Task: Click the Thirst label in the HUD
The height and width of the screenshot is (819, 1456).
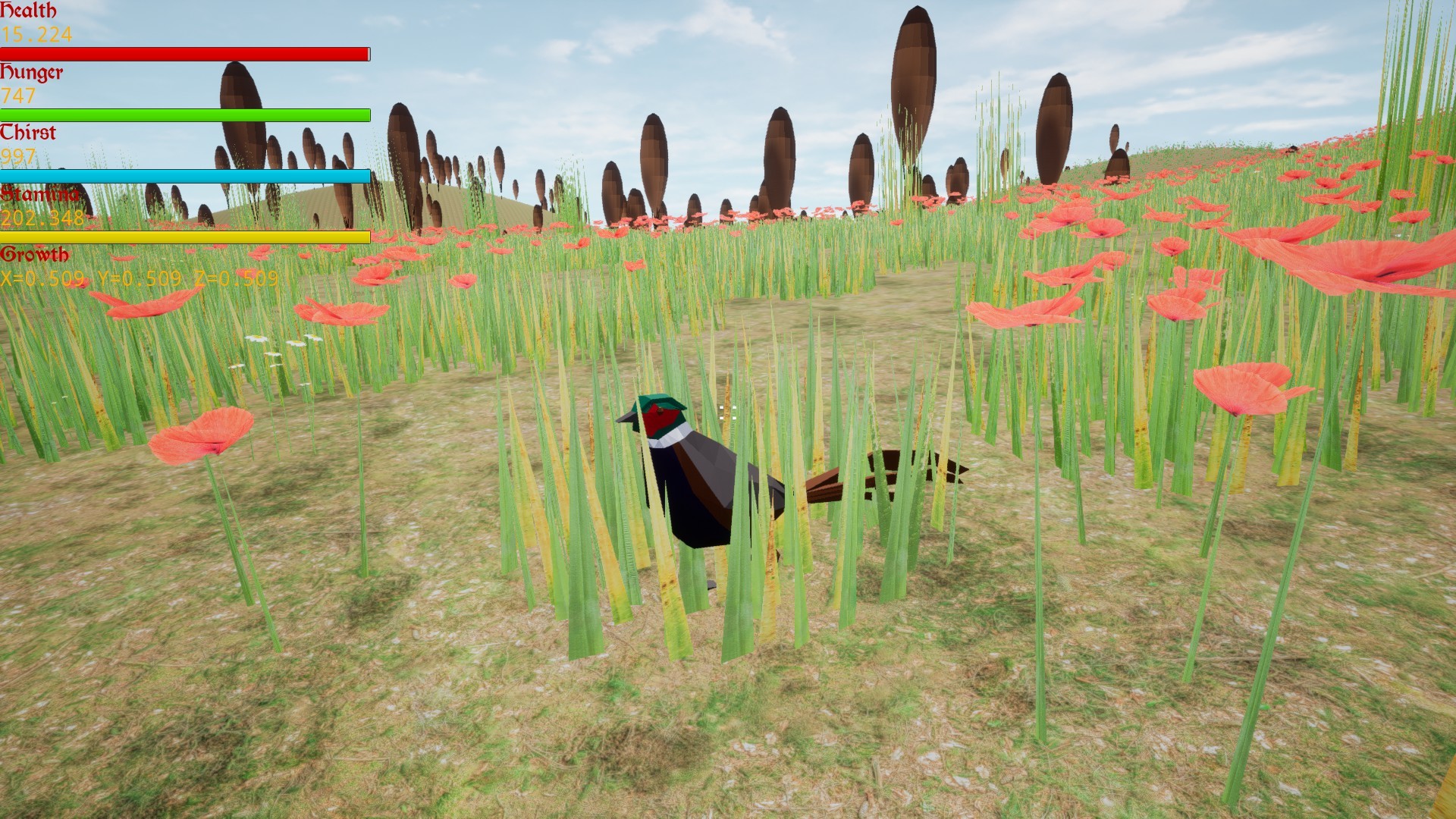Action: (29, 133)
